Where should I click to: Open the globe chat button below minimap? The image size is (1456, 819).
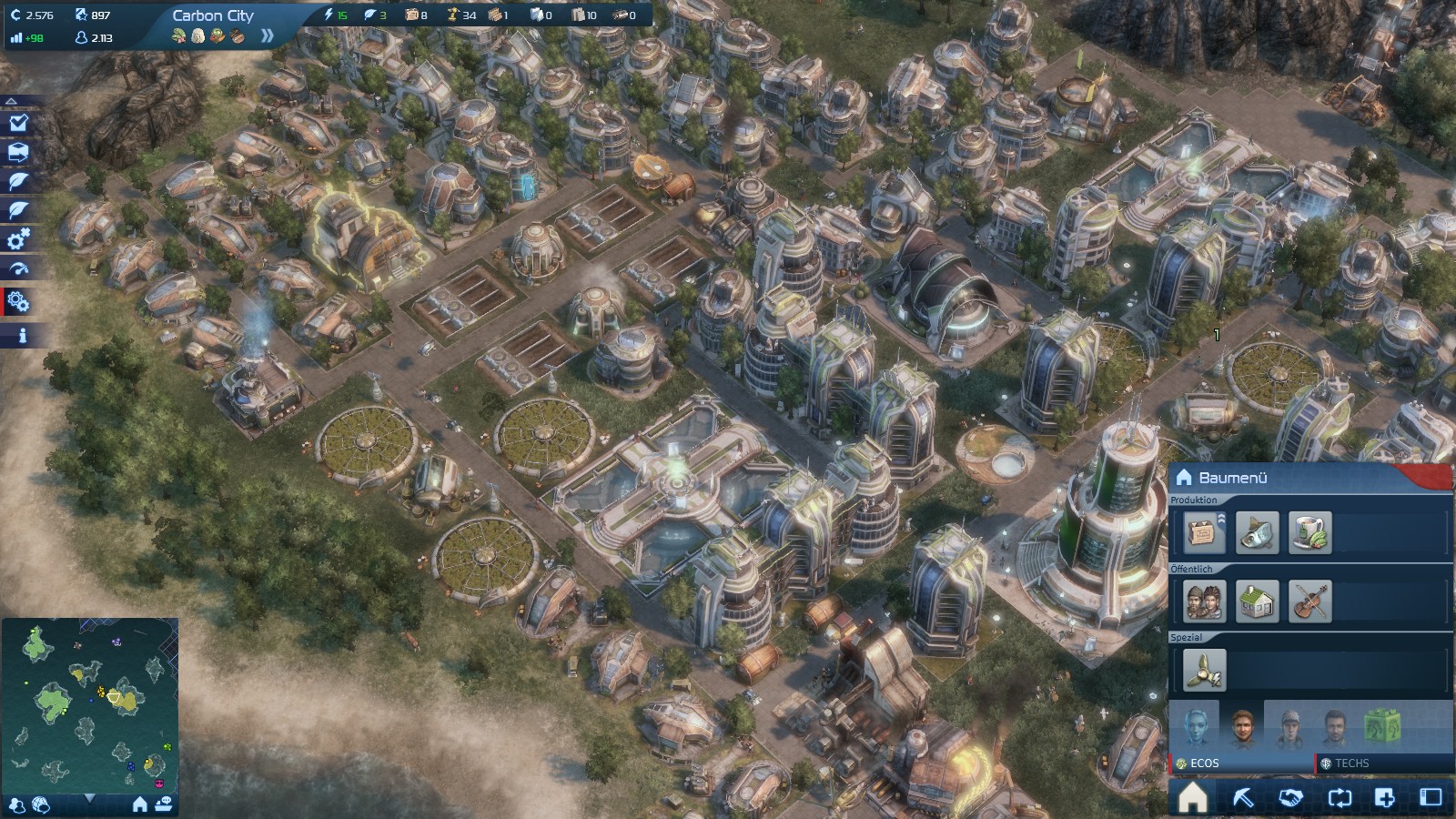click(x=41, y=804)
